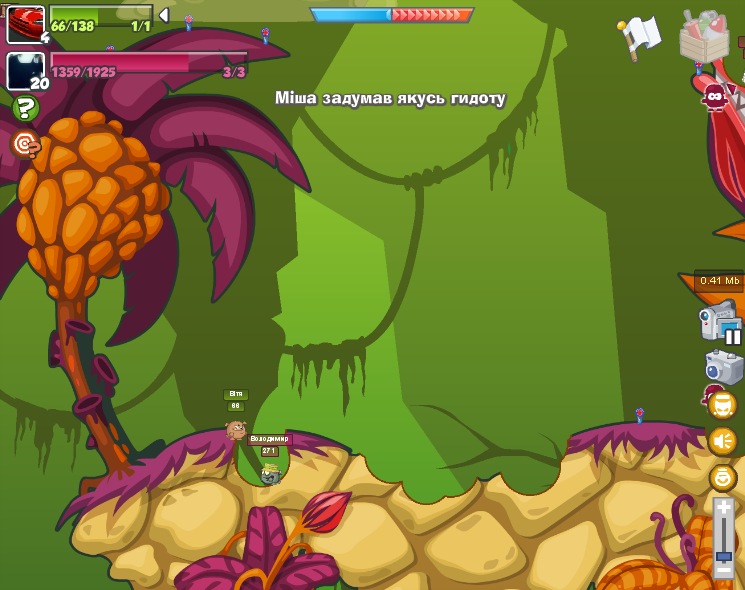The image size is (745, 590).
Task: Click the orange character face button
Action: coord(722,405)
